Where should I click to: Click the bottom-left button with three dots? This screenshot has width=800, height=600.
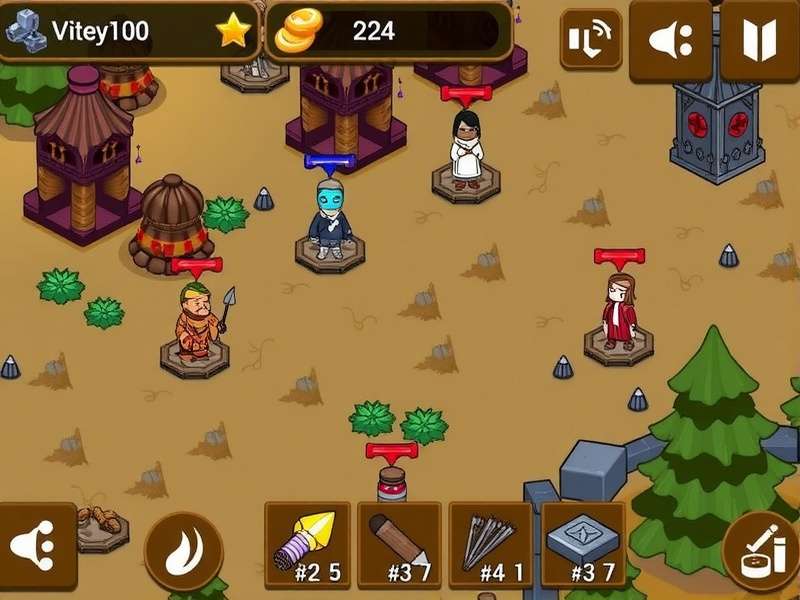[35, 545]
